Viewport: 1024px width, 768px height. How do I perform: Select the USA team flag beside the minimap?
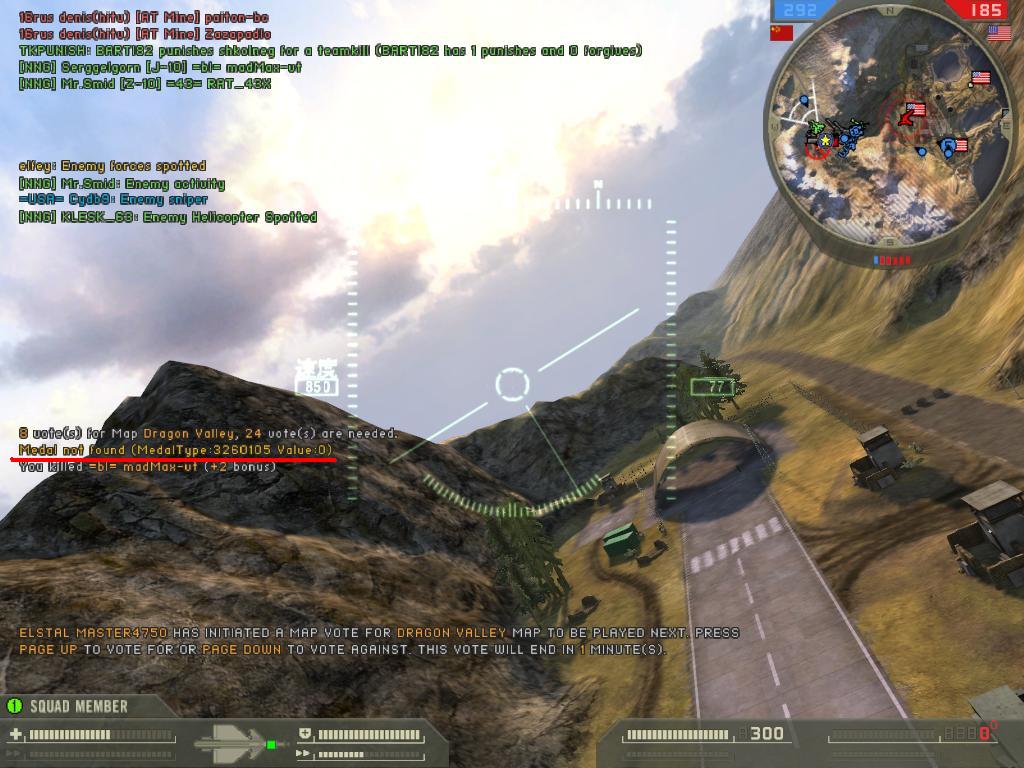pyautogui.click(x=999, y=32)
